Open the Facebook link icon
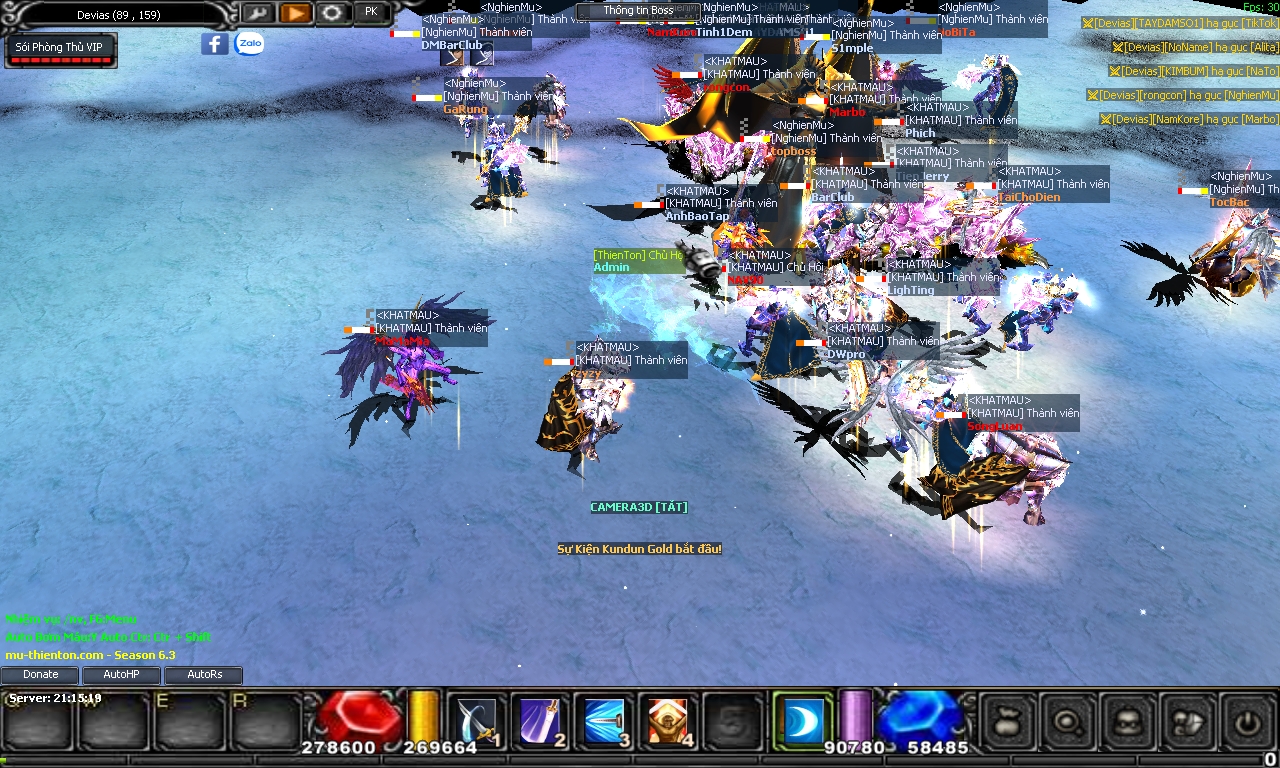The image size is (1280, 768). pos(214,44)
